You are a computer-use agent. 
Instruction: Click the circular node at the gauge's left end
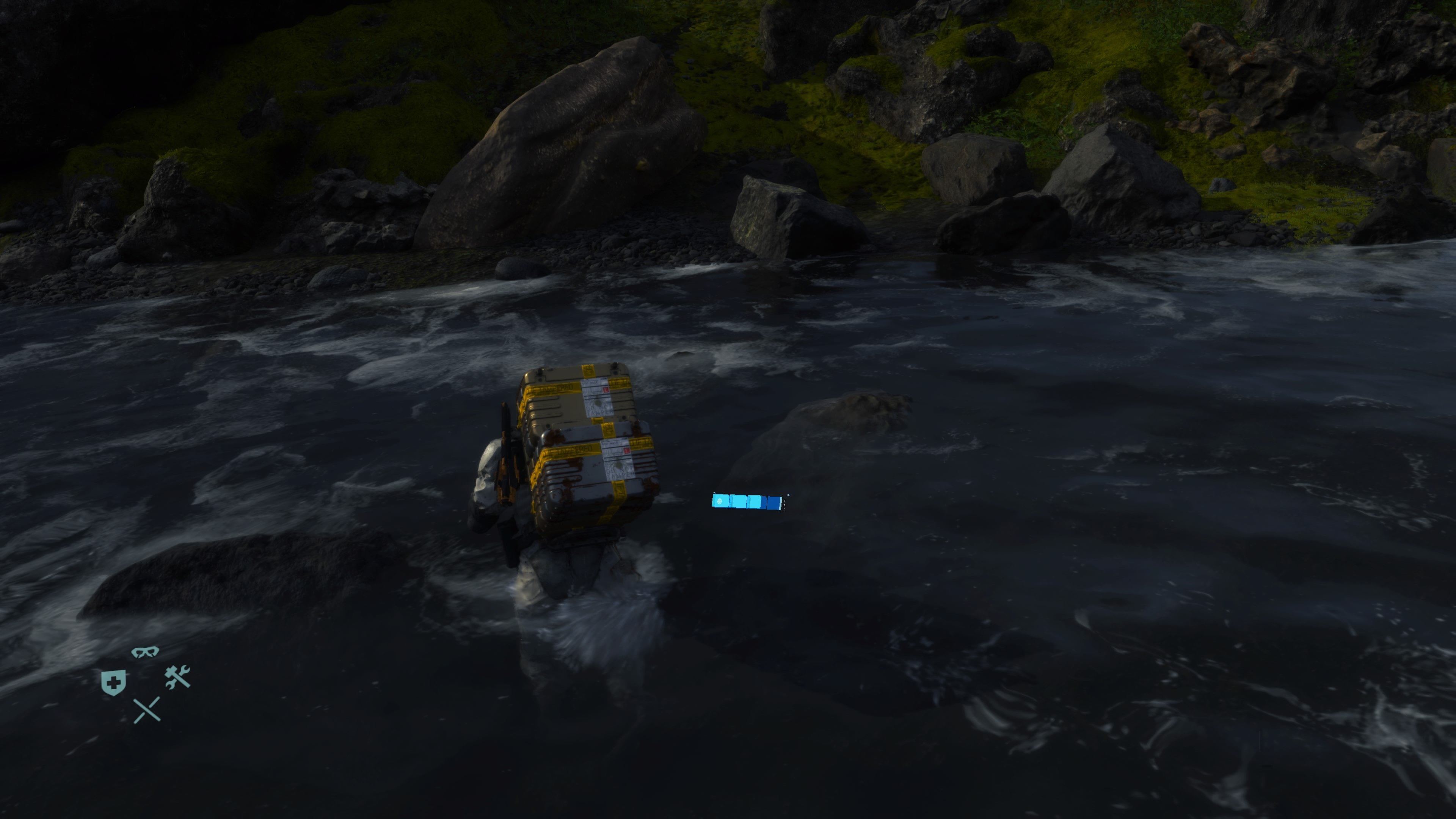[x=720, y=501]
